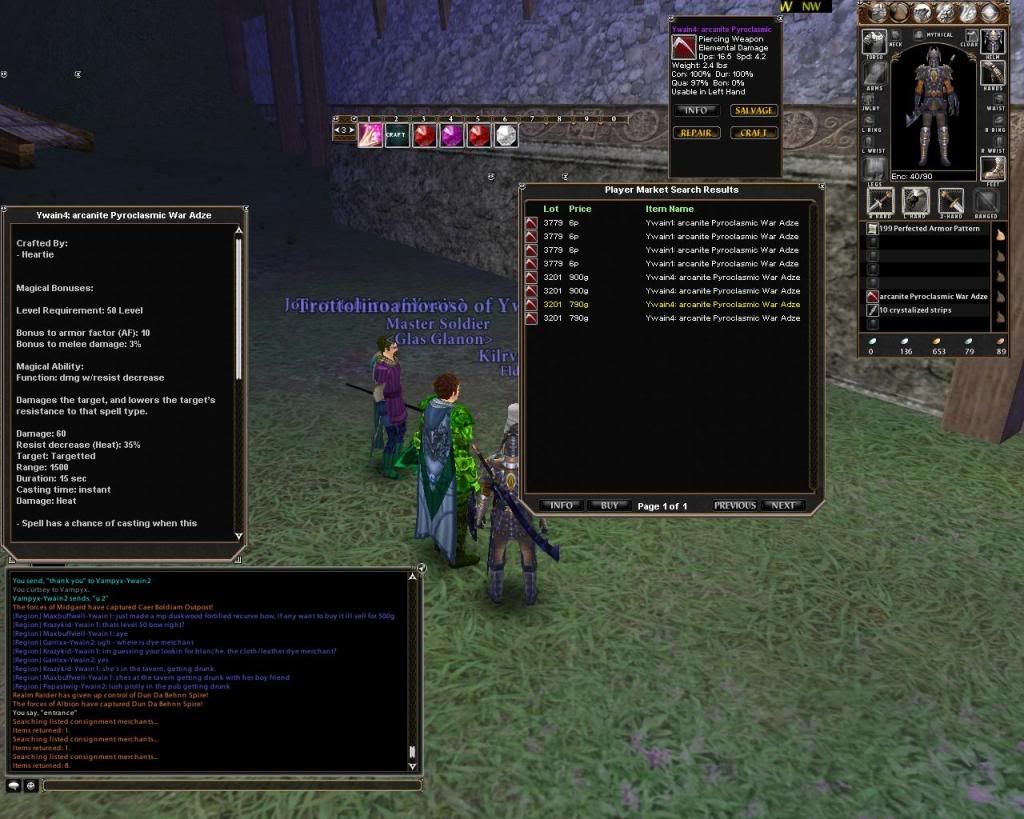This screenshot has width=1024, height=819.
Task: Activate the CRAFT hotbar slot
Action: coord(396,134)
